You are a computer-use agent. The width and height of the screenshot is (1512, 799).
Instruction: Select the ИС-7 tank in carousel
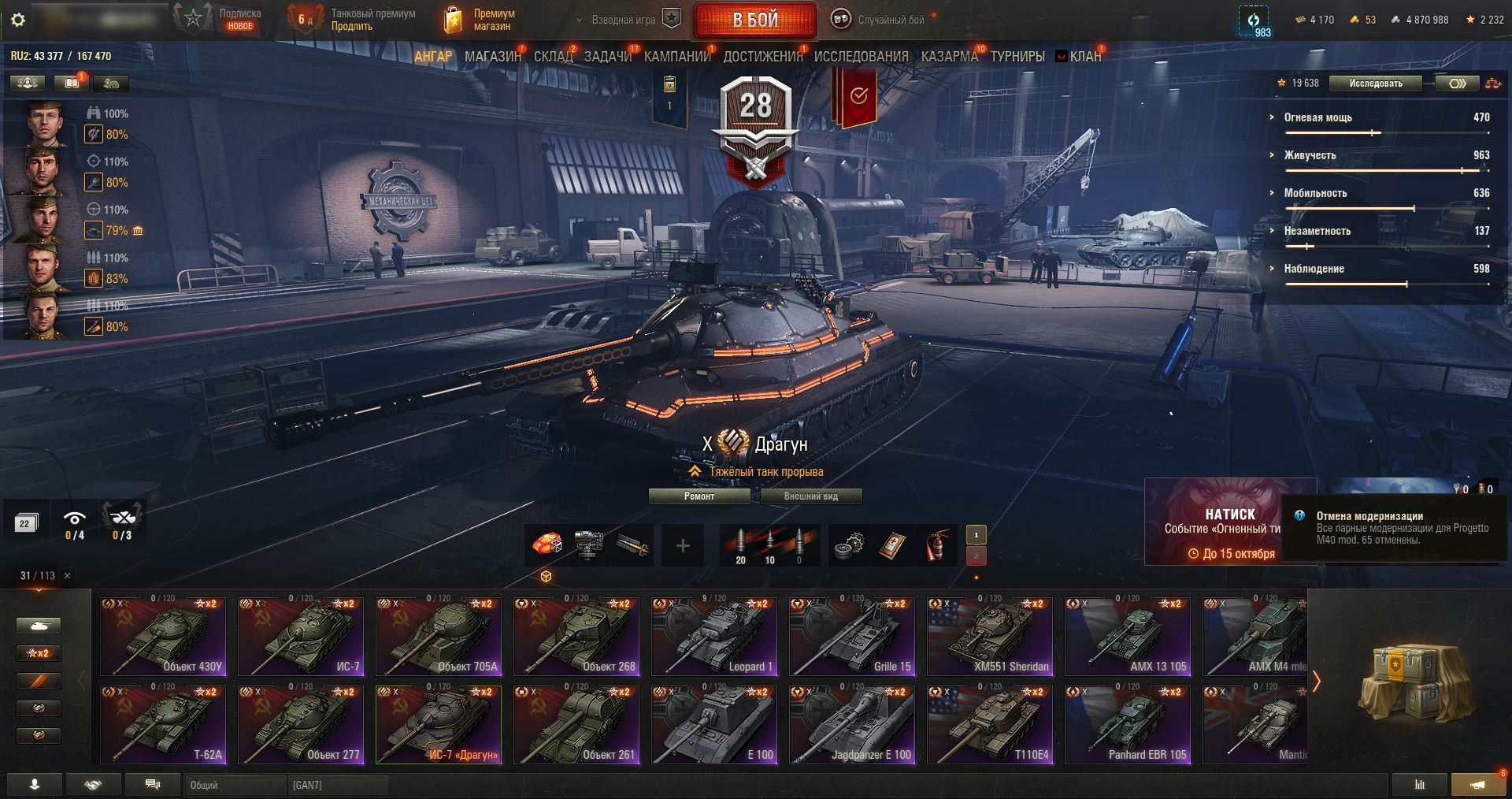point(301,637)
